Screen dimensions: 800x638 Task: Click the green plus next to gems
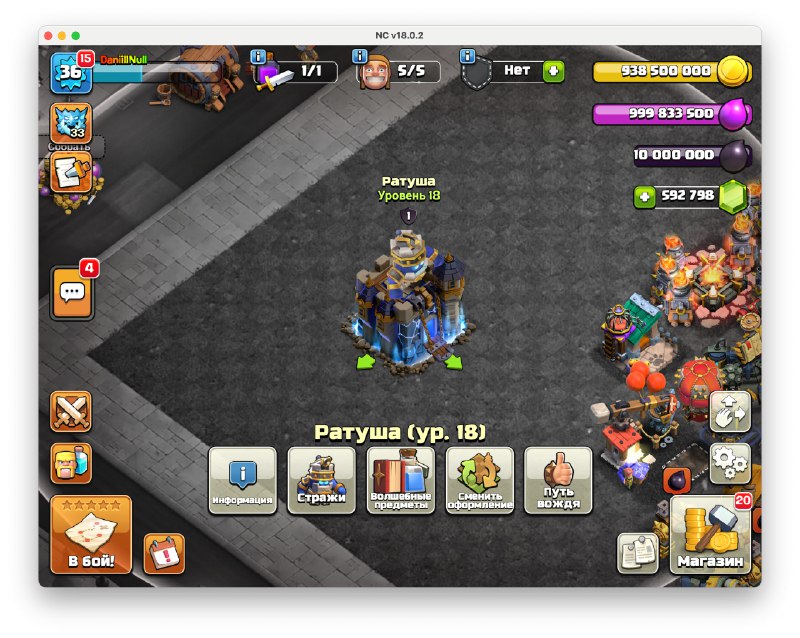click(x=645, y=197)
